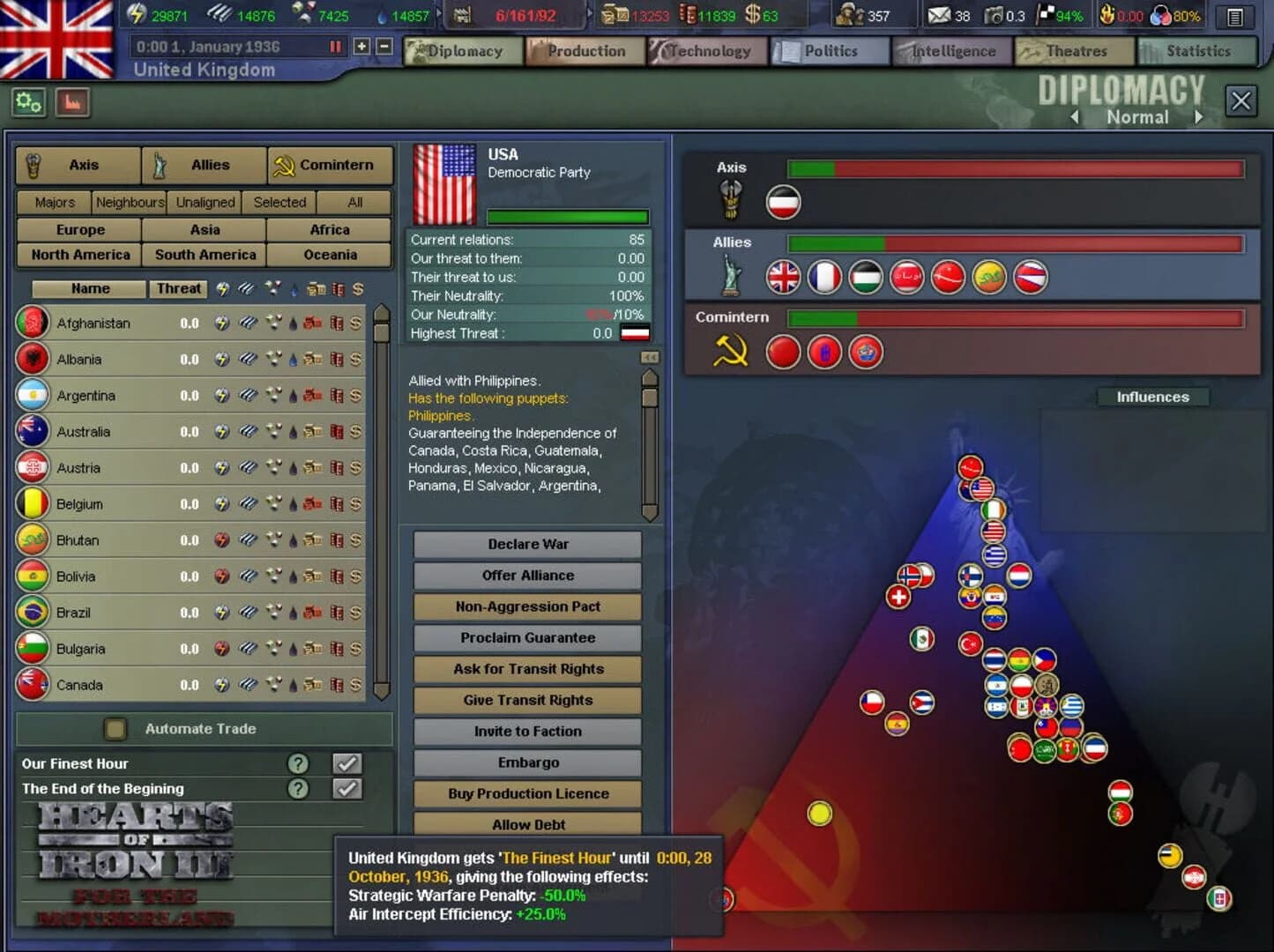The height and width of the screenshot is (952, 1274).
Task: Click the graph chart icon below the gear
Action: coord(72,102)
